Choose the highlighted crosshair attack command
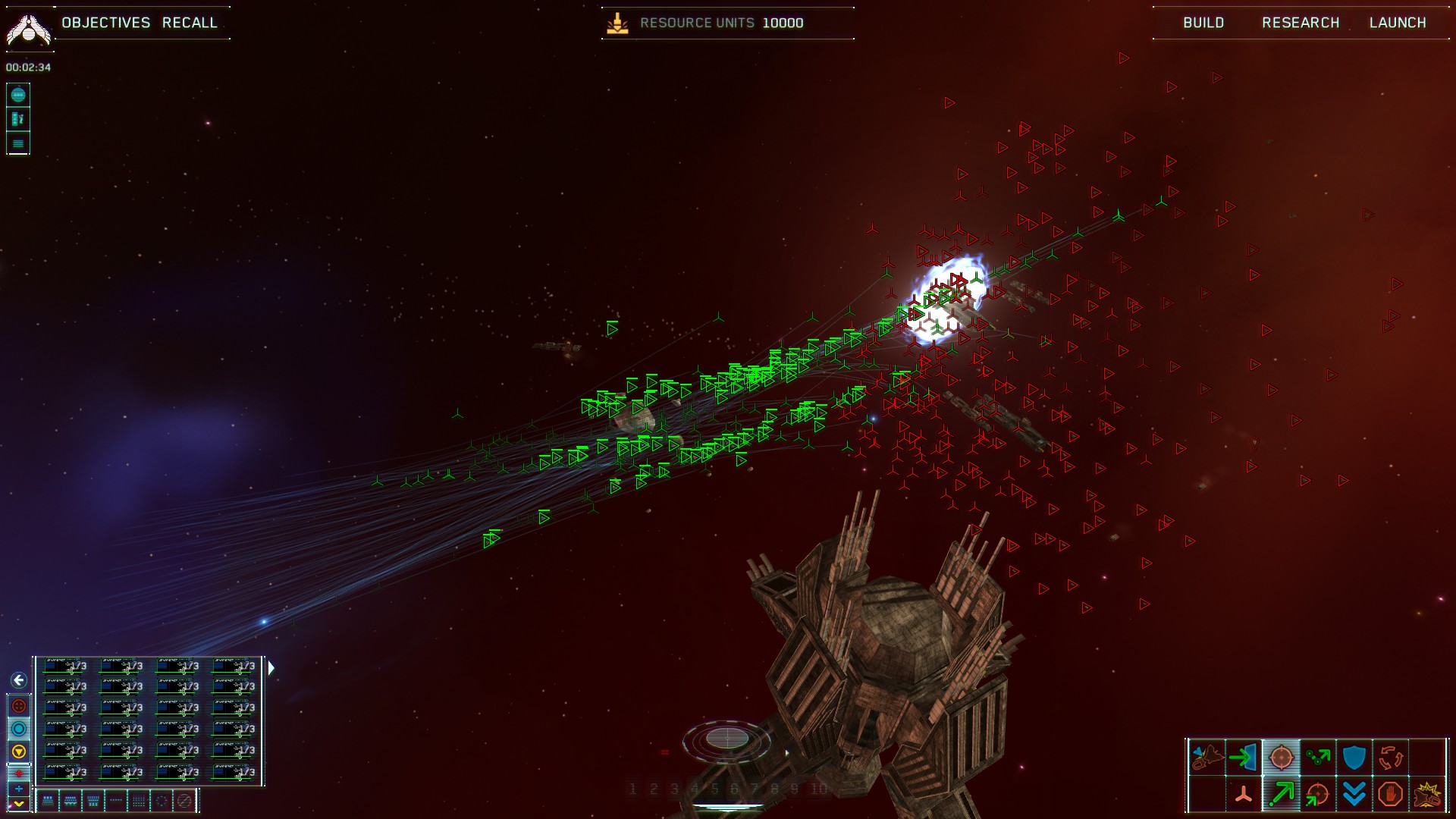Image resolution: width=1456 pixels, height=819 pixels. click(x=1281, y=757)
